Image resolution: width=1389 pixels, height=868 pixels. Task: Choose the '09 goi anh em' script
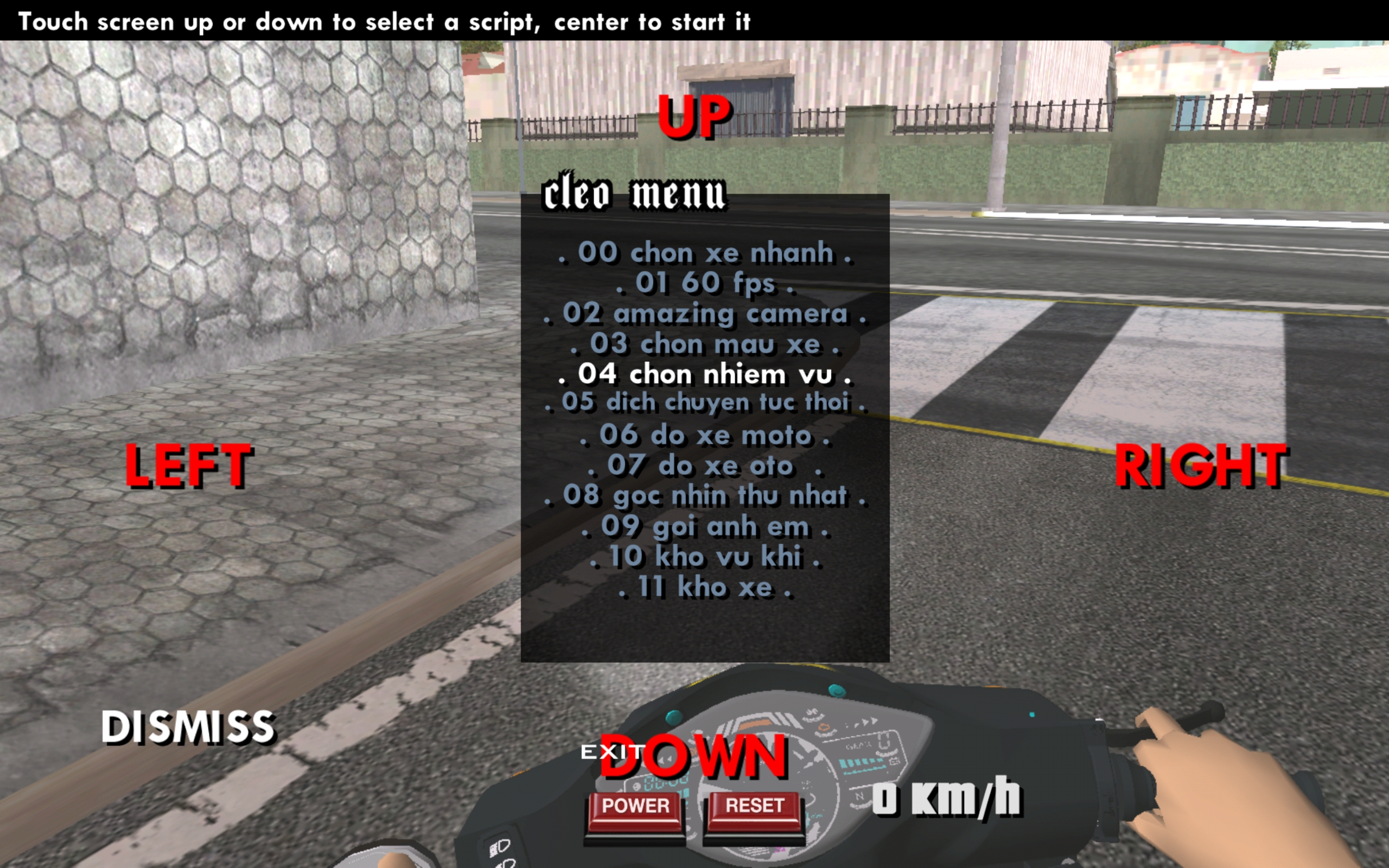(x=705, y=526)
